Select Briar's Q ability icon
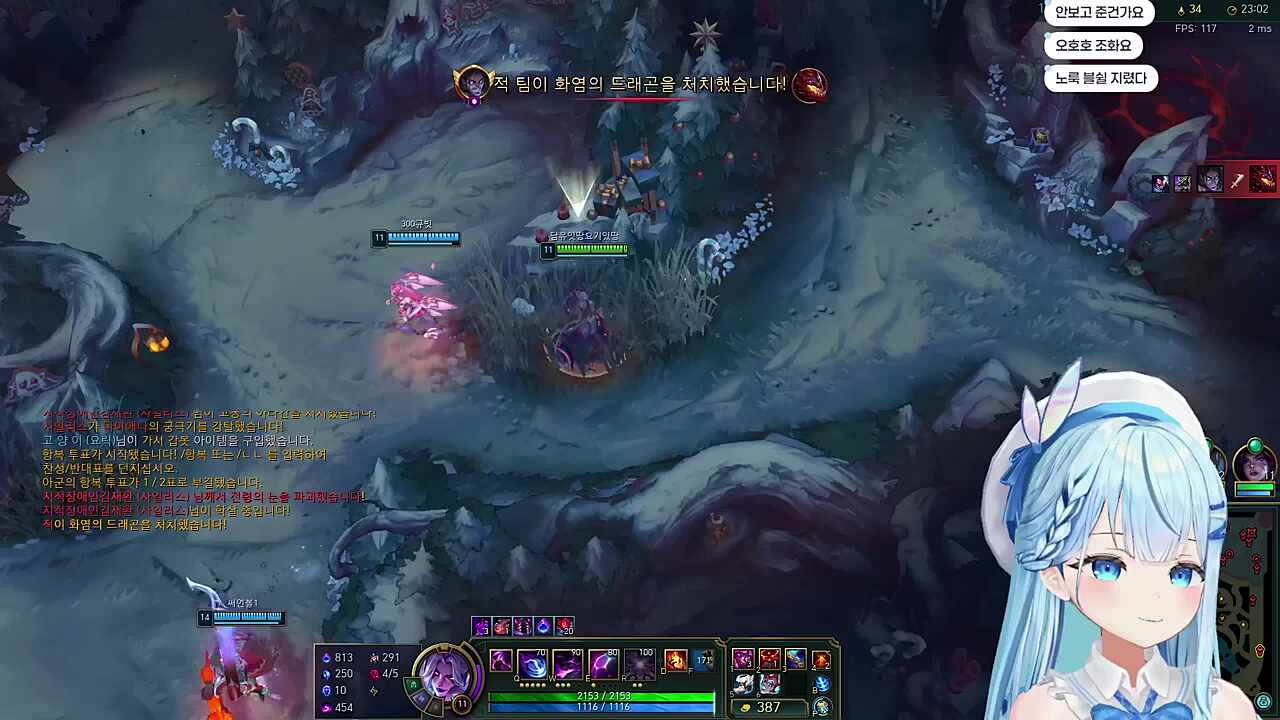The width and height of the screenshot is (1280, 720). [x=533, y=664]
